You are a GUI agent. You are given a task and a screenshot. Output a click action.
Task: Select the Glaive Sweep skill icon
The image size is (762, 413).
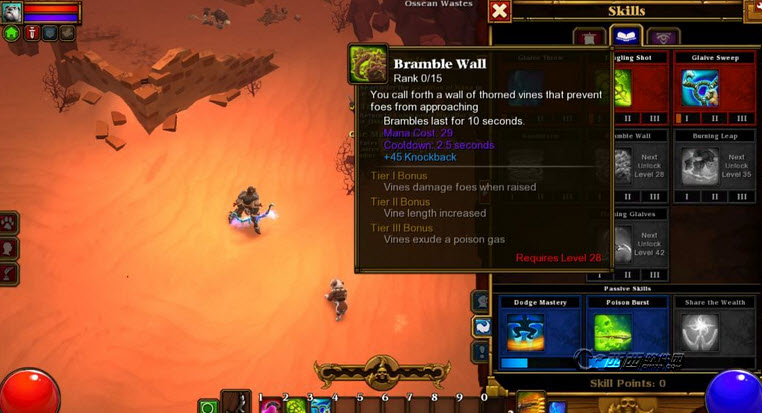tap(701, 89)
